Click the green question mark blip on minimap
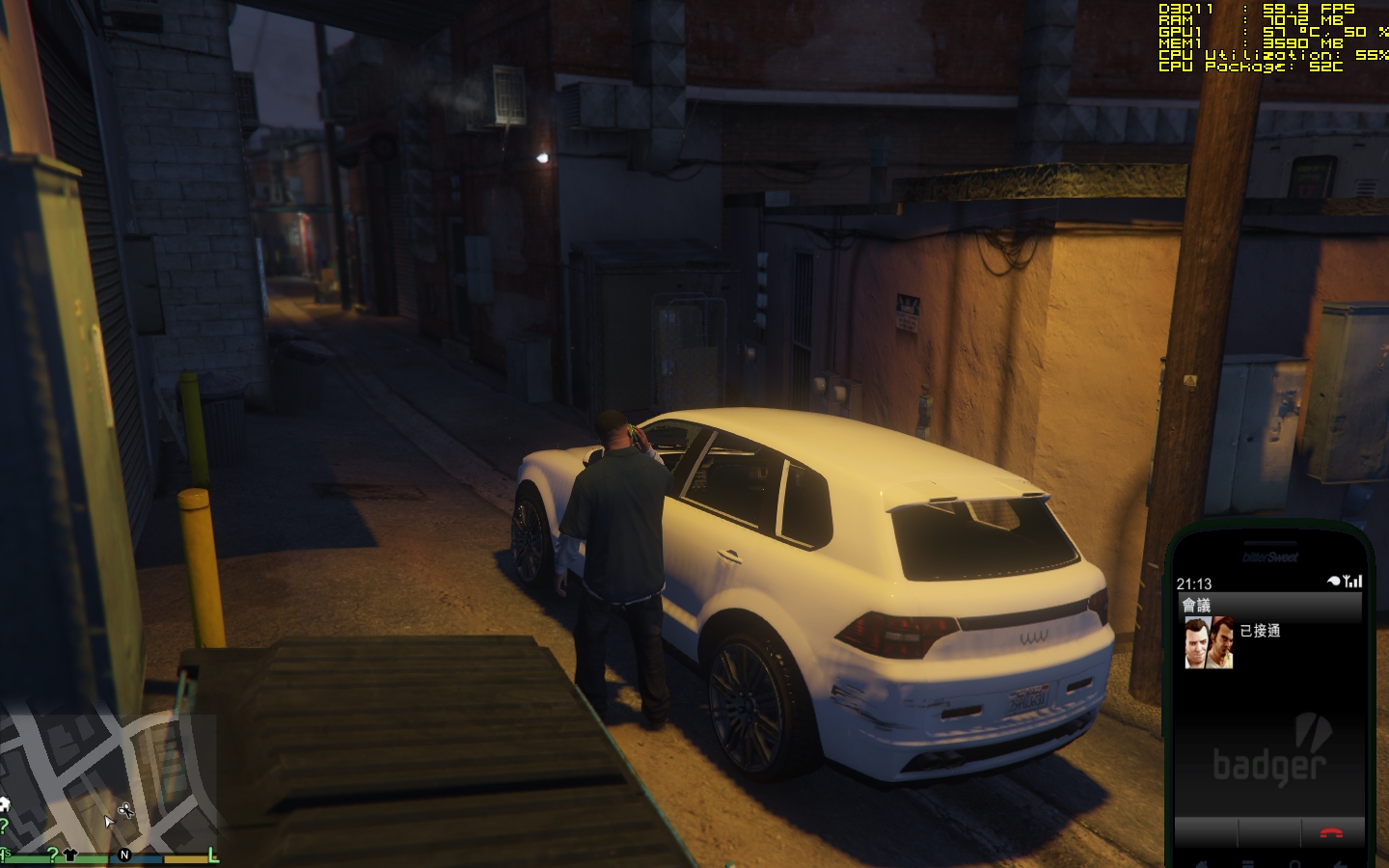The image size is (1389, 868). [53, 853]
